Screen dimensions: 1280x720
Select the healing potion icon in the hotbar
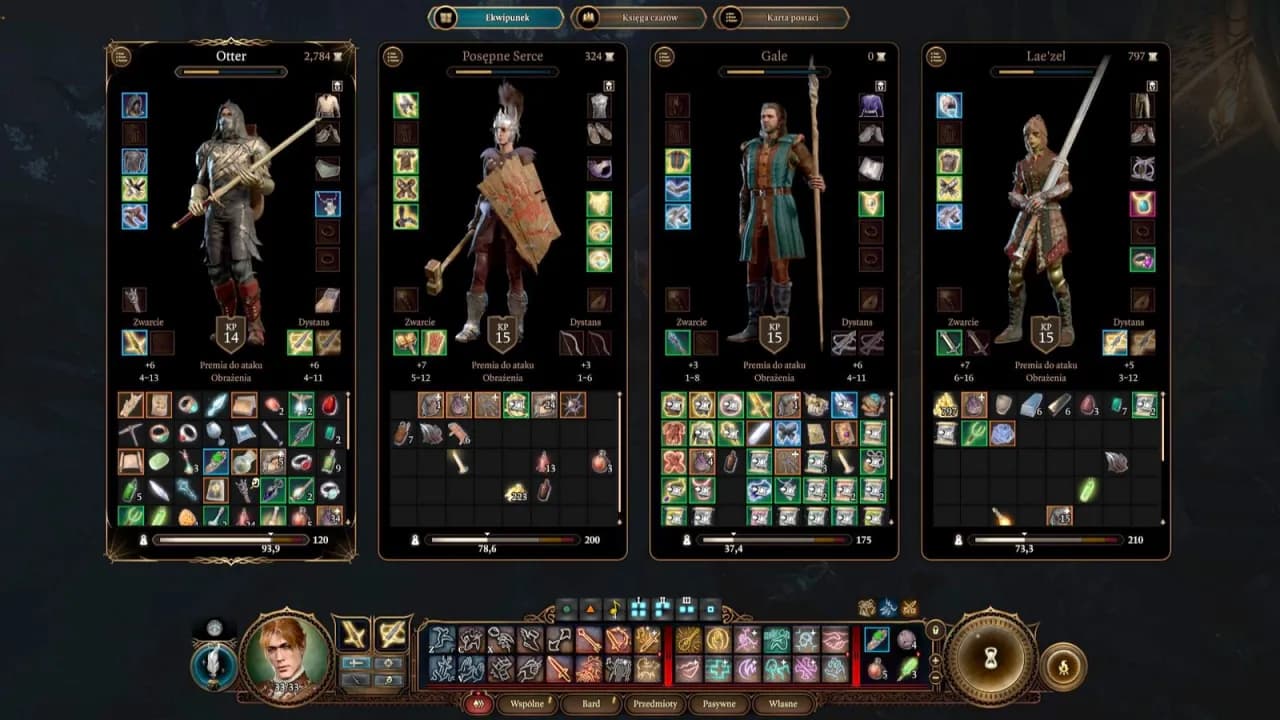pyautogui.click(x=875, y=669)
